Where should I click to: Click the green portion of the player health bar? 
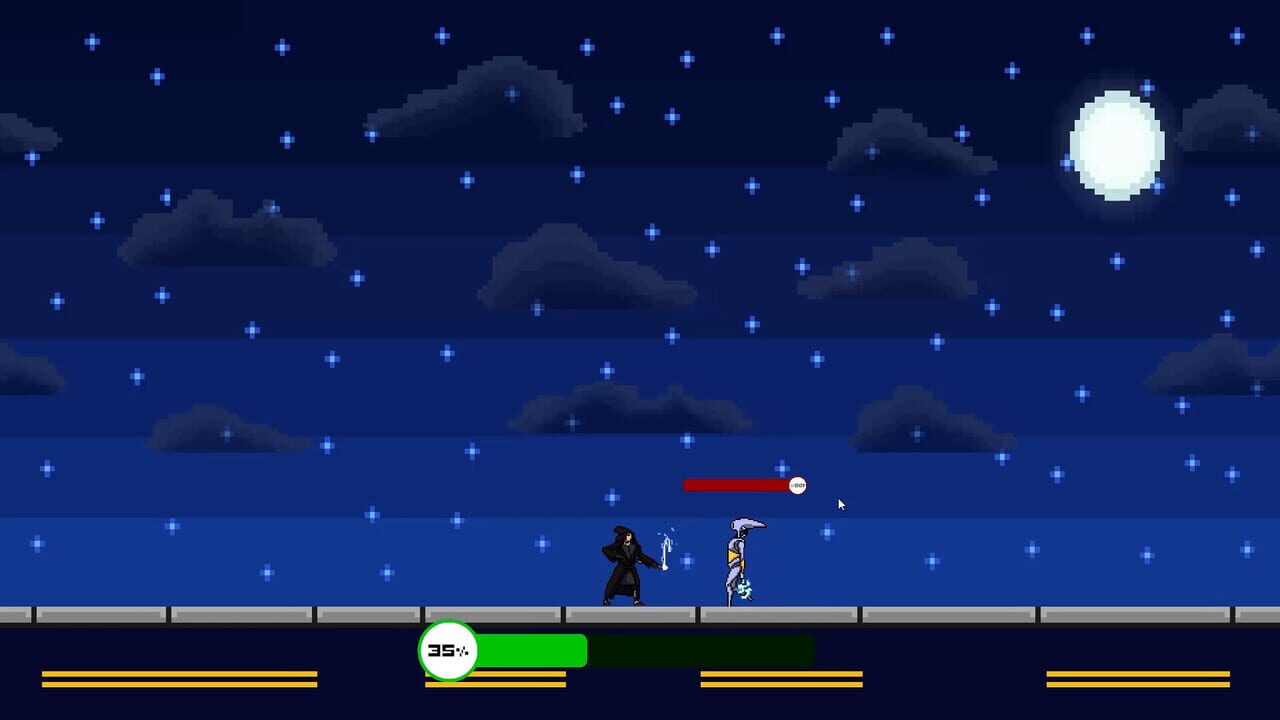(x=530, y=650)
